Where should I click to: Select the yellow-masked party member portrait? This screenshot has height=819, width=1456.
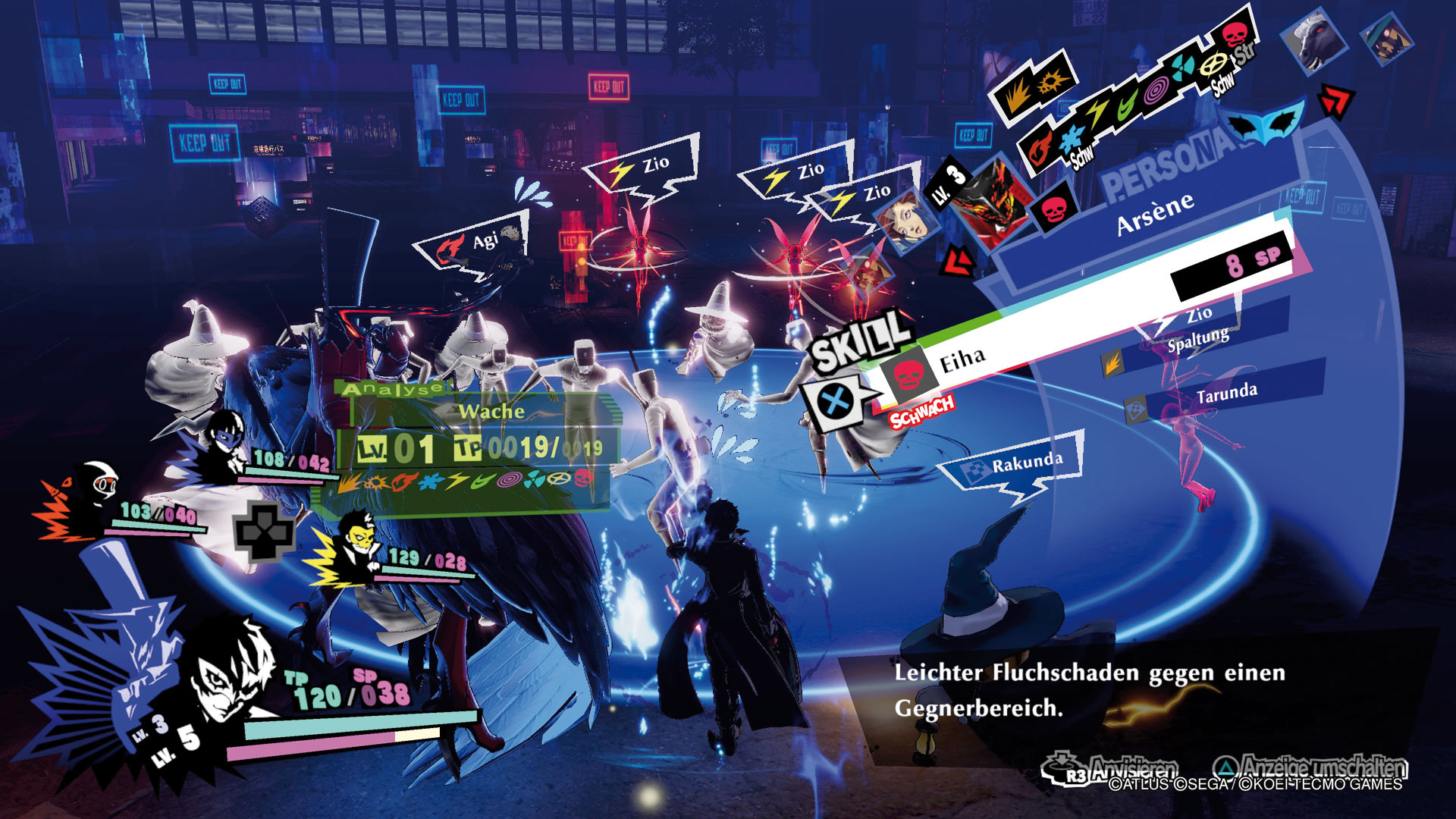(x=356, y=541)
